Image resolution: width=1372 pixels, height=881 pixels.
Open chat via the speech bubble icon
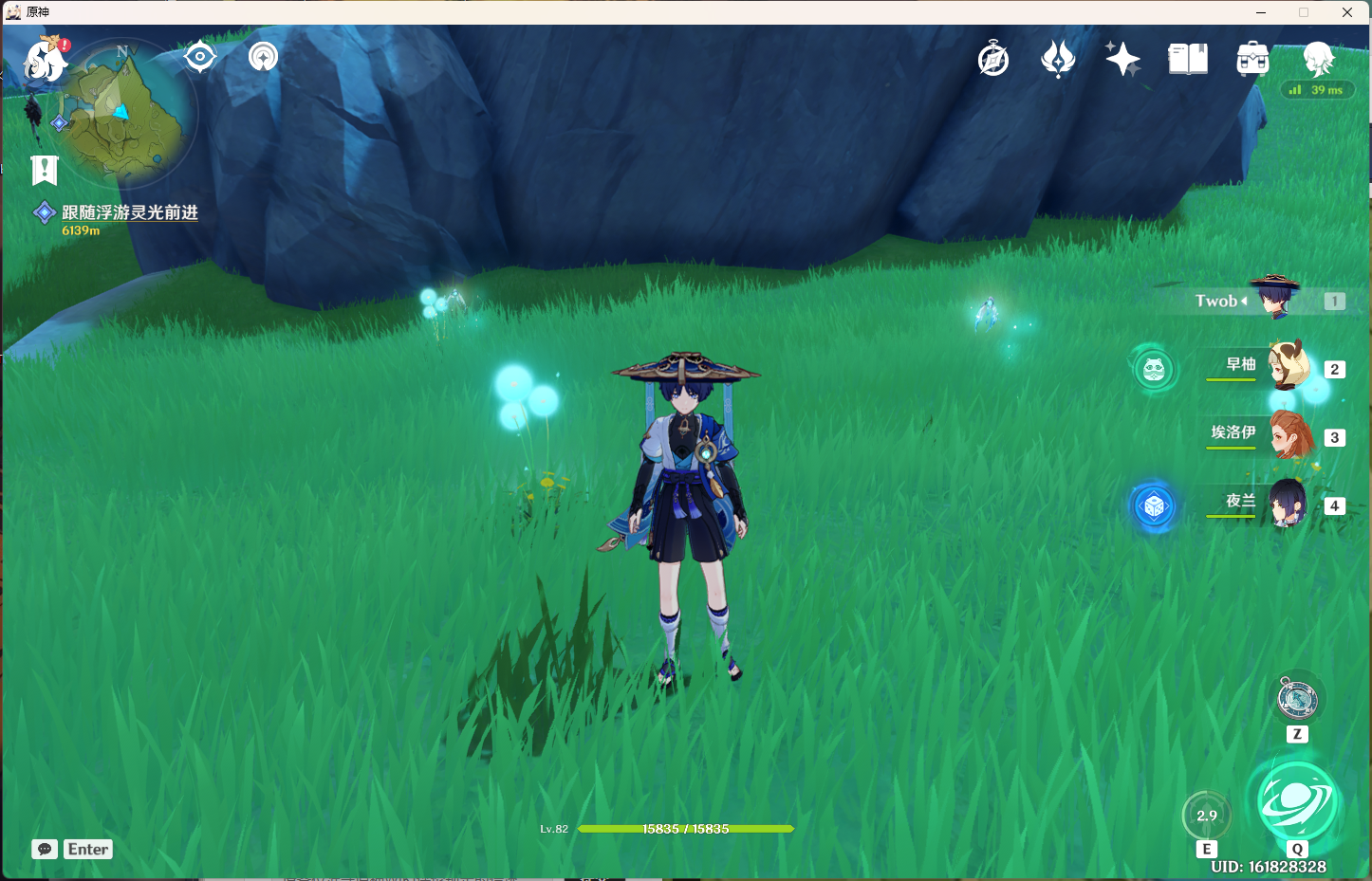coord(44,849)
